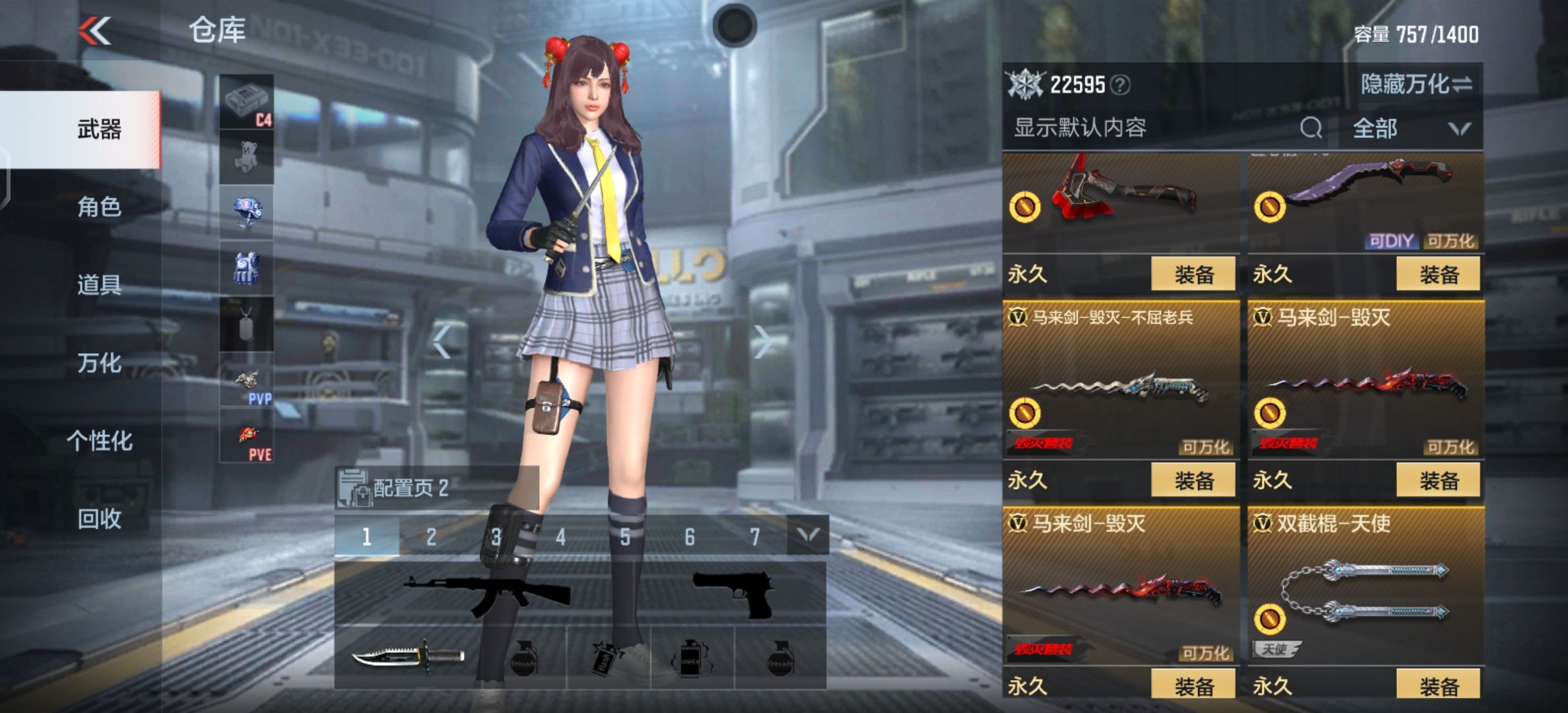
Task: Equip the 马来剑-毁灭-不屈老兵 knife
Action: [x=1193, y=480]
